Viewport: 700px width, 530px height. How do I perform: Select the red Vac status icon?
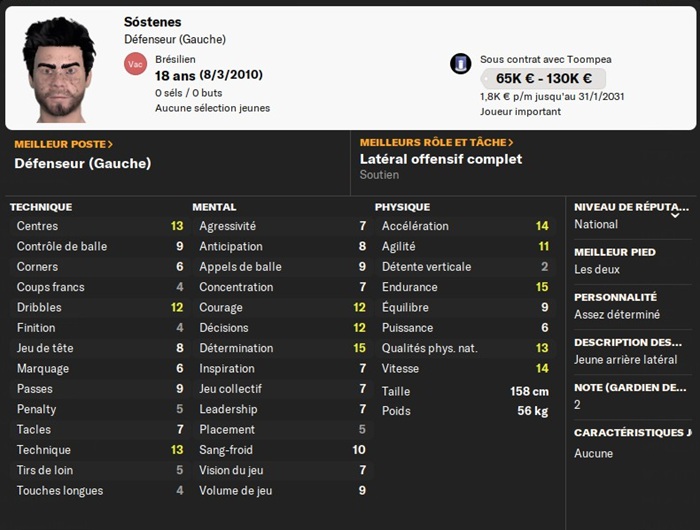pyautogui.click(x=135, y=63)
